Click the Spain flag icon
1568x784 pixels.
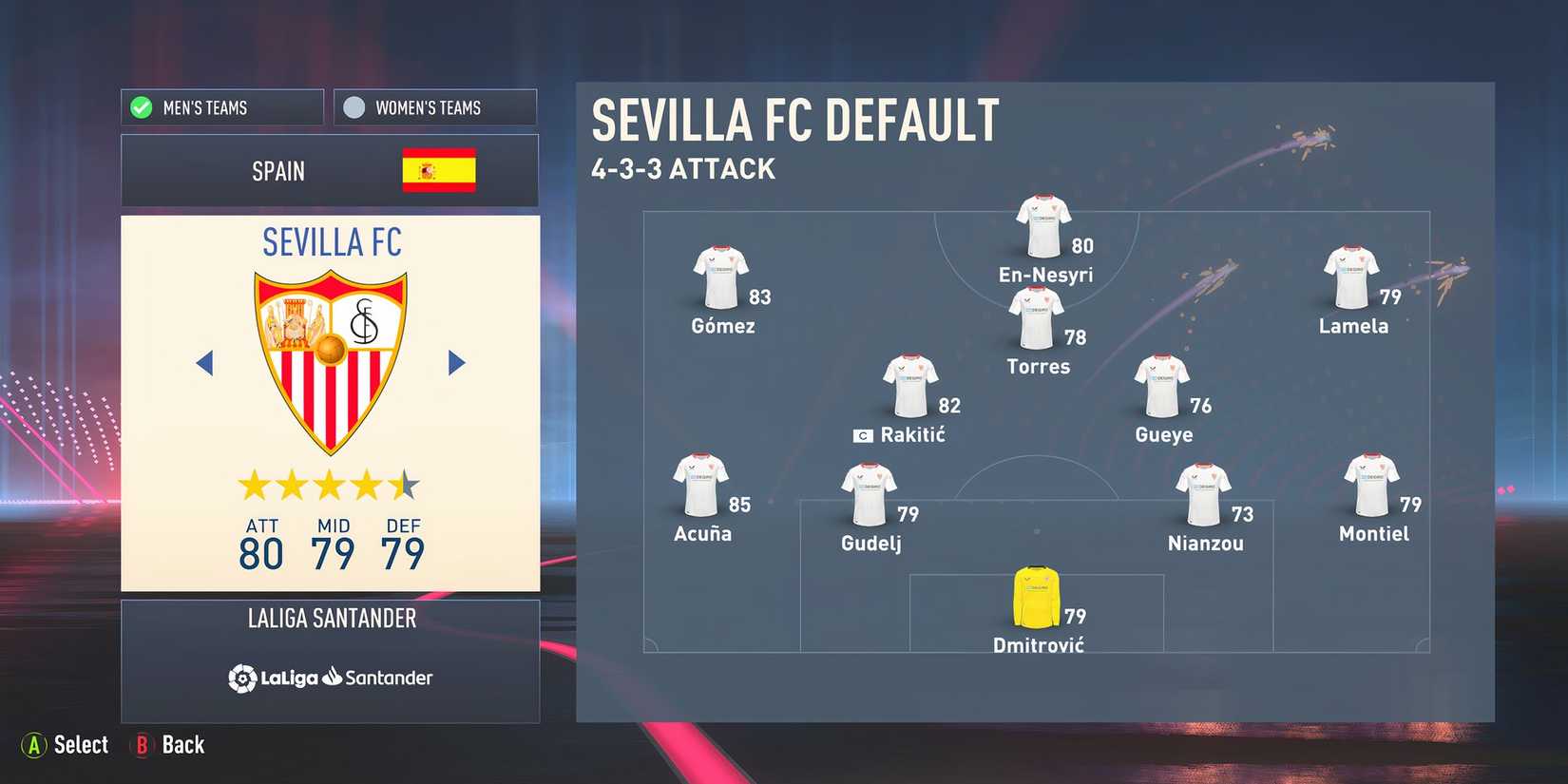click(439, 170)
